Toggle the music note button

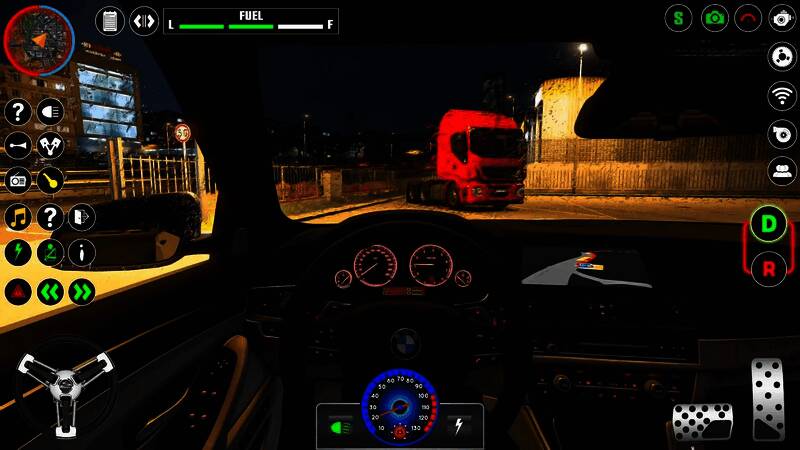tap(18, 217)
